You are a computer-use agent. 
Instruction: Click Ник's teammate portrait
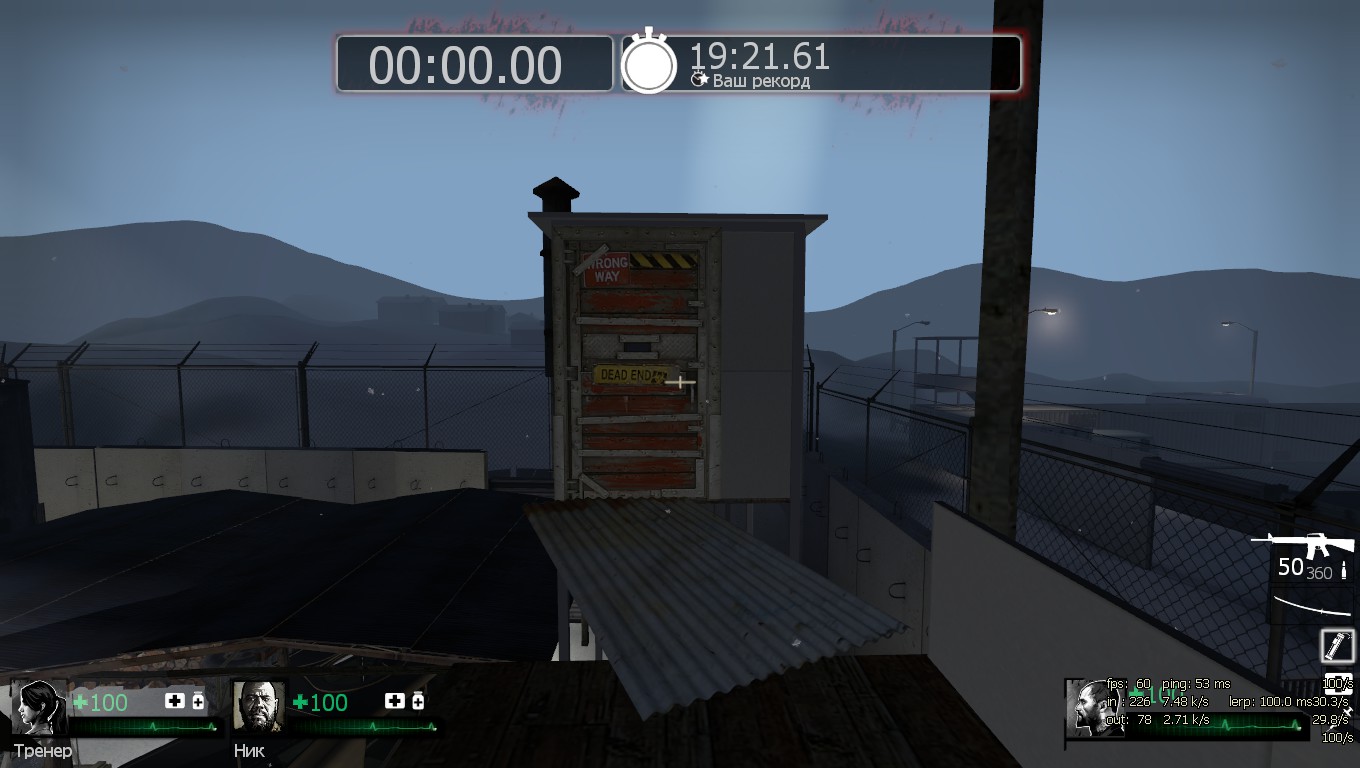click(258, 707)
